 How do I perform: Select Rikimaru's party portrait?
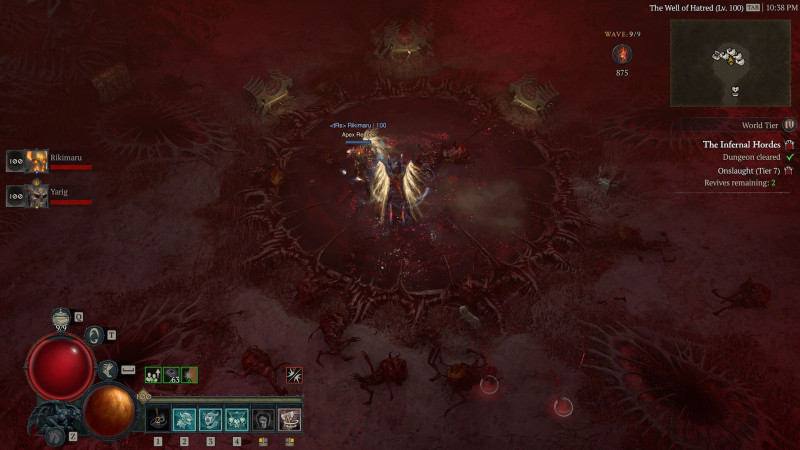[37, 160]
